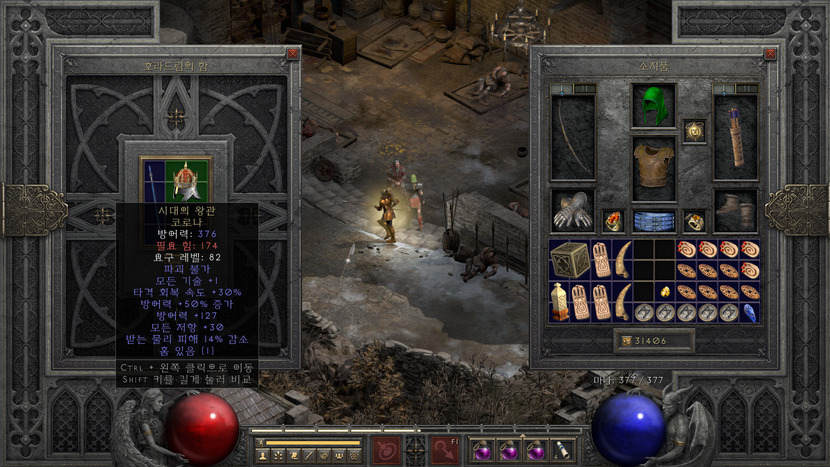
Task: Select the equipped green hood helmet
Action: point(653,105)
